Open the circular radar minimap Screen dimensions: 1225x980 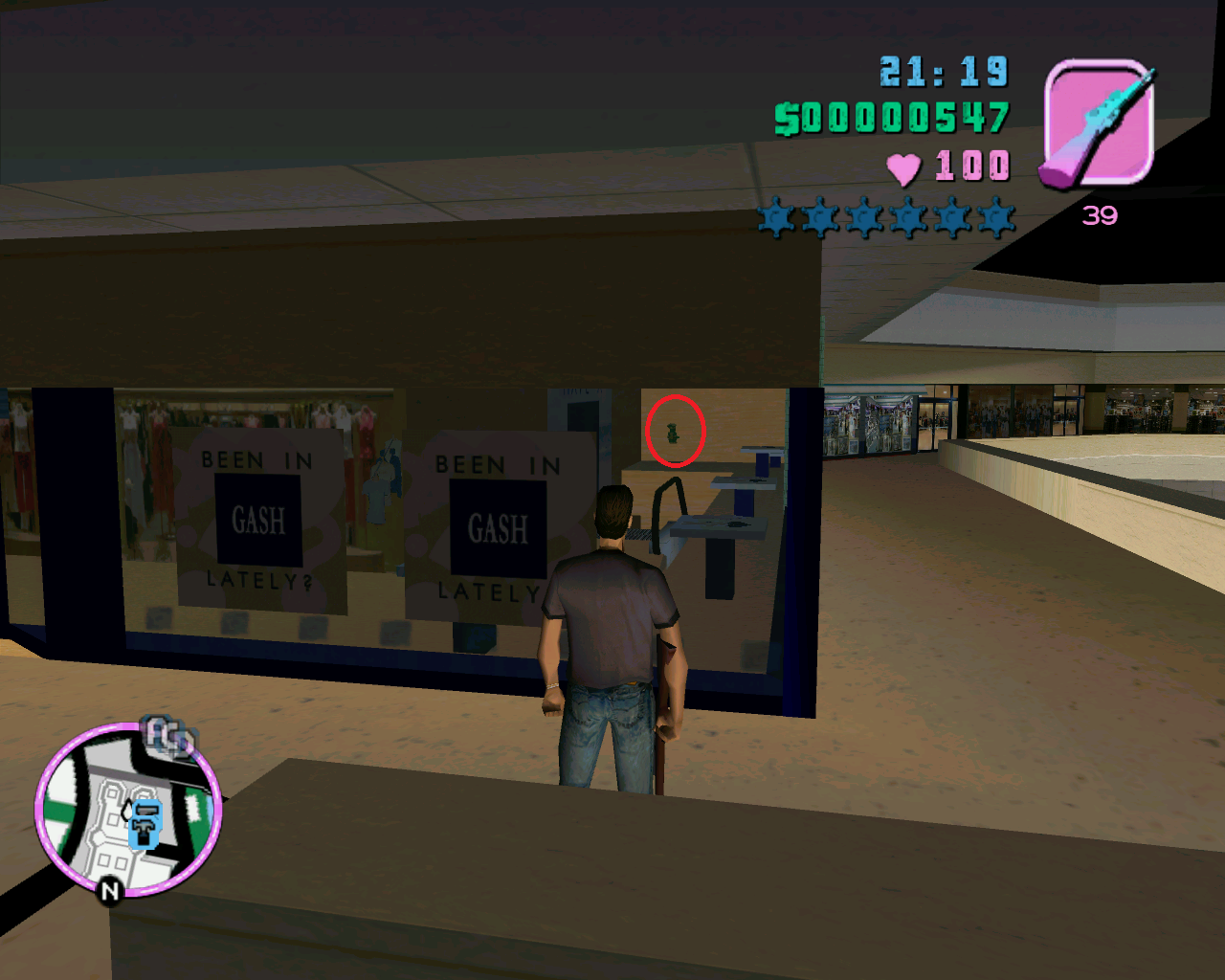128,811
